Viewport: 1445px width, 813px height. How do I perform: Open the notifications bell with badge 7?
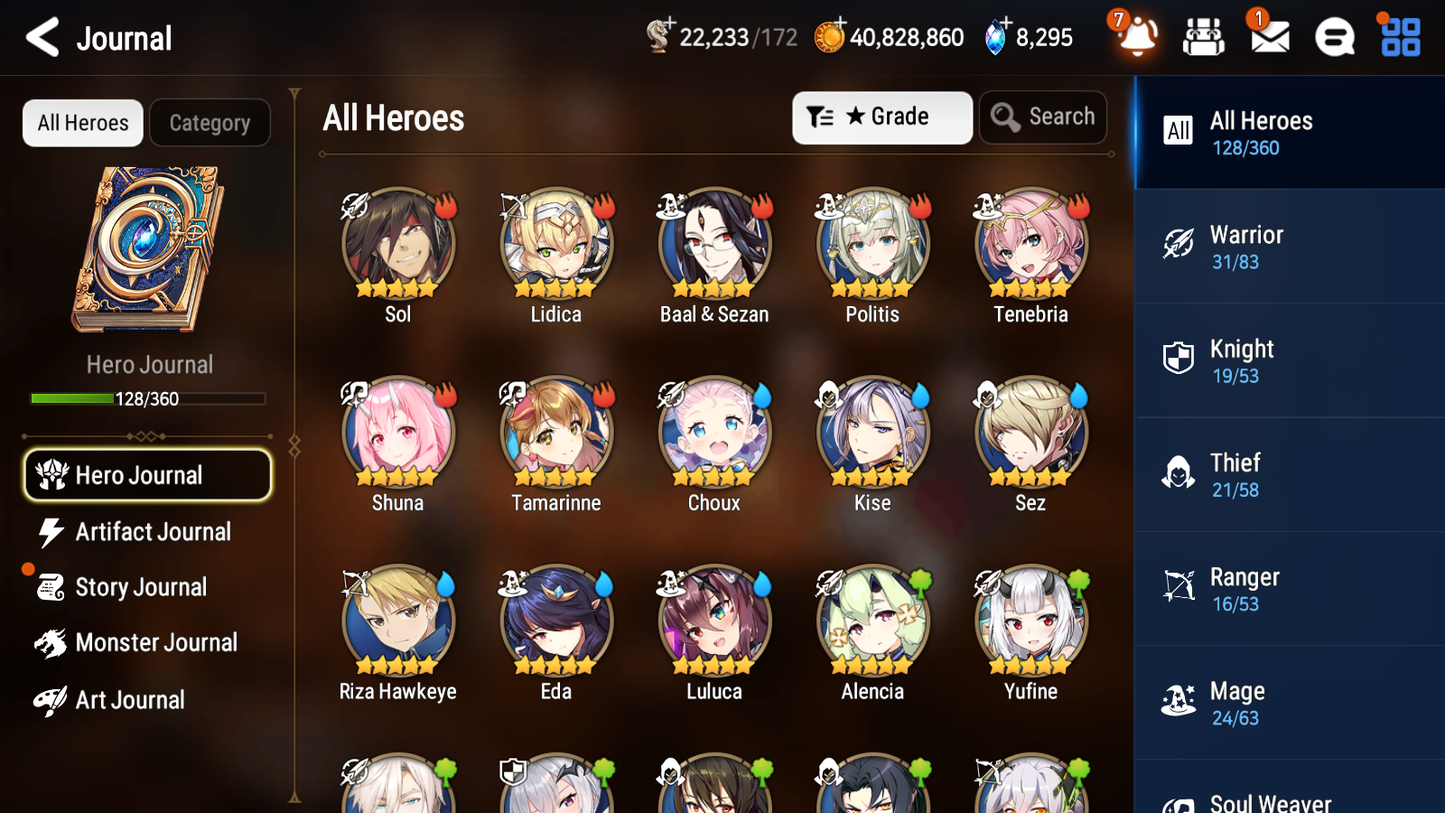[1135, 37]
